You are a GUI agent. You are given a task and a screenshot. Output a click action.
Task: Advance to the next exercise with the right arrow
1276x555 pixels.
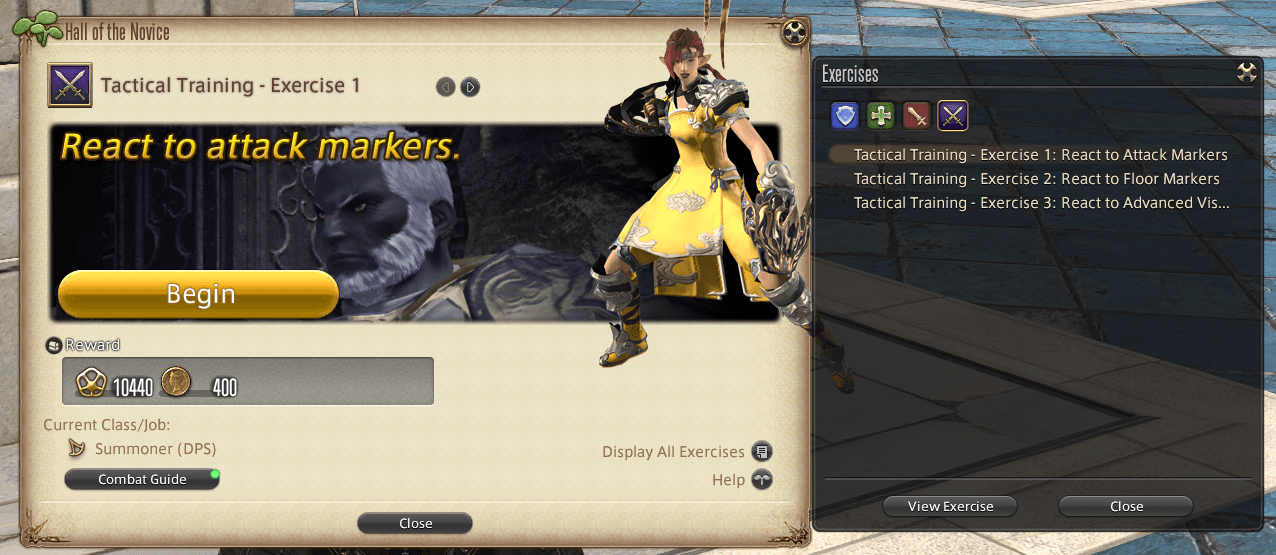[470, 87]
